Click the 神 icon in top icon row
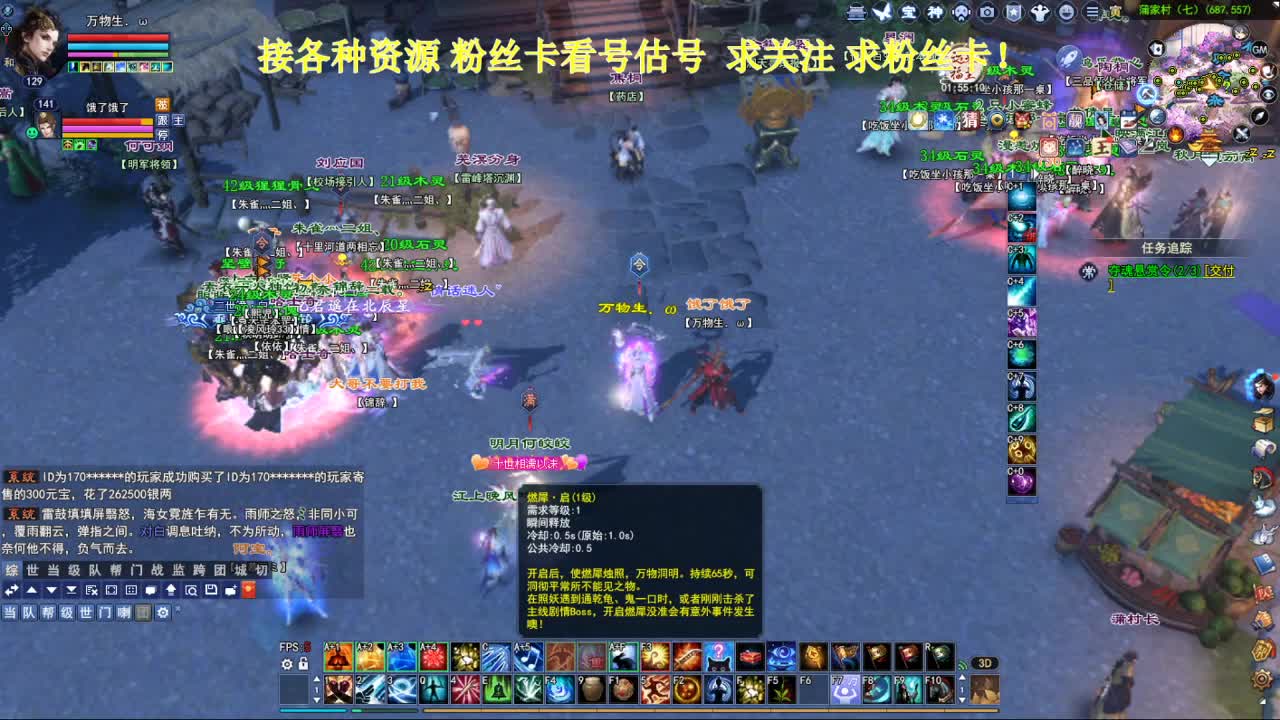The height and width of the screenshot is (720, 1280). click(936, 13)
